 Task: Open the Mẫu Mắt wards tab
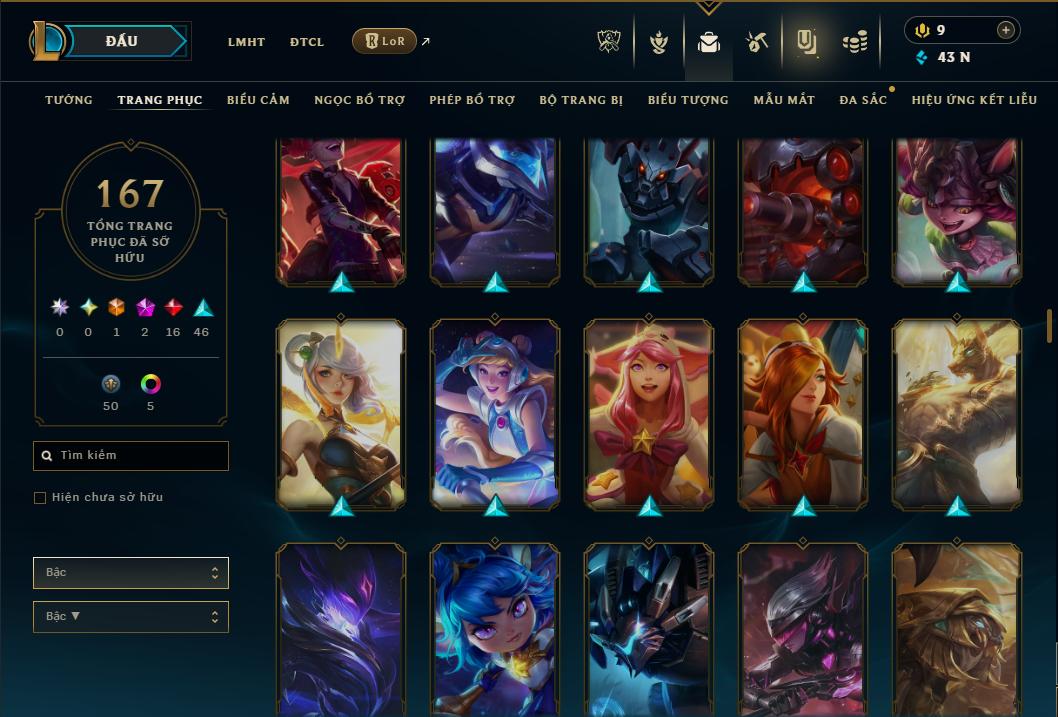pyautogui.click(x=784, y=100)
